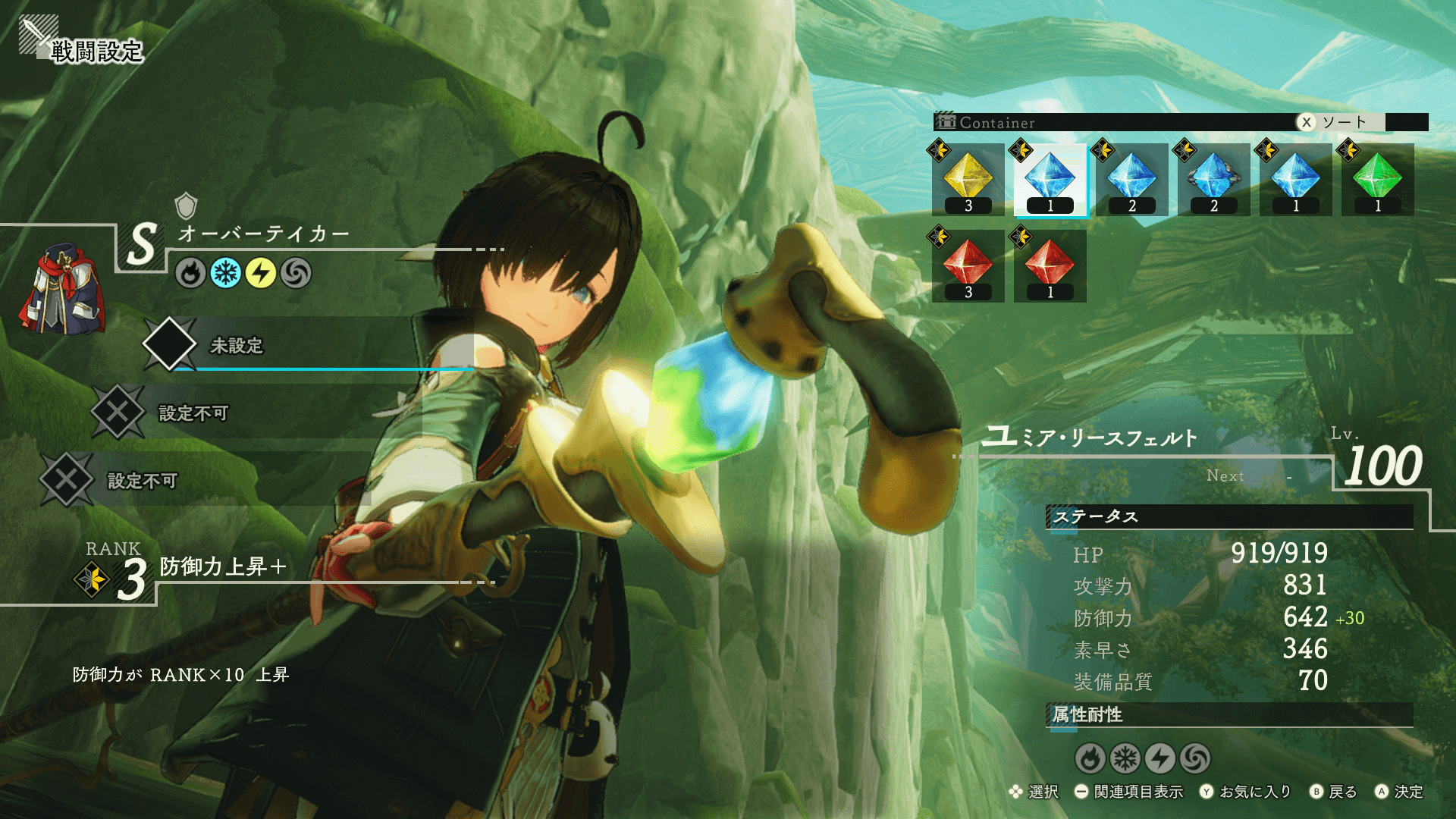Choose the red gem with count 1
The width and height of the screenshot is (1456, 819).
pyautogui.click(x=1050, y=266)
